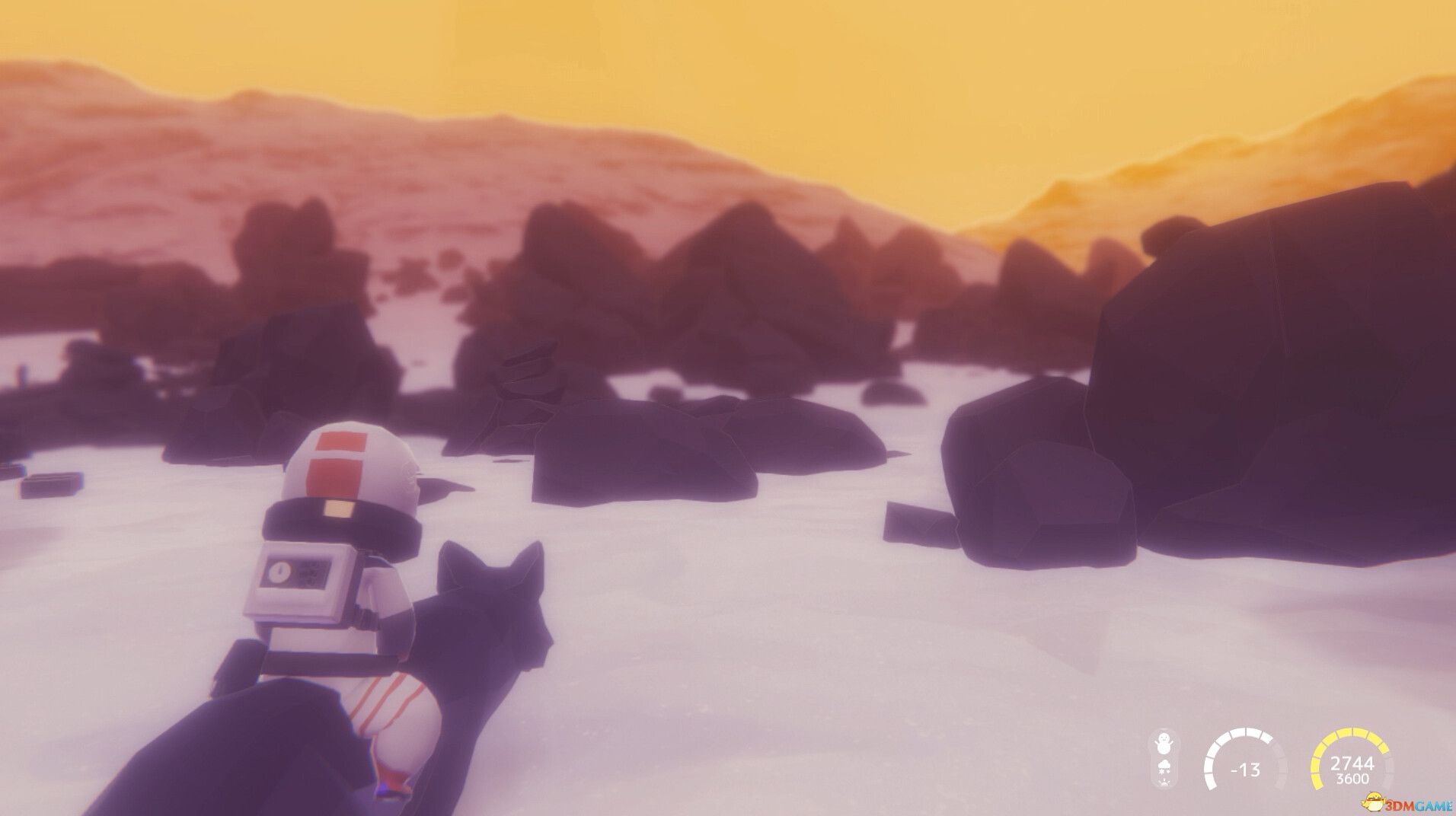Image resolution: width=1456 pixels, height=816 pixels.
Task: Click the oxygen value 2744
Action: coord(1352,762)
